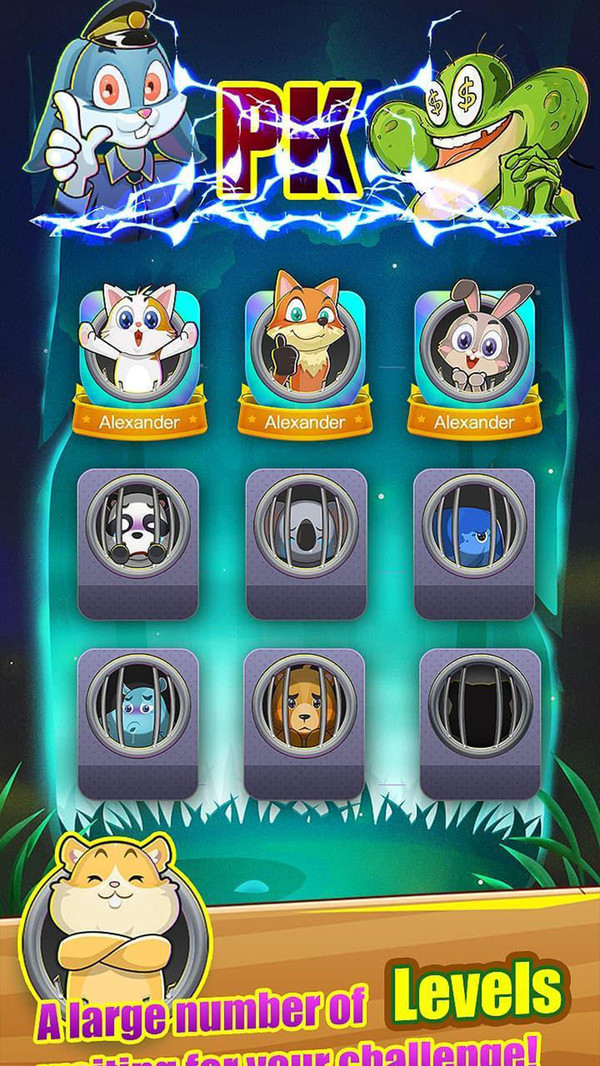Choose the orange fox character tile
The width and height of the screenshot is (600, 1066).
pos(305,345)
